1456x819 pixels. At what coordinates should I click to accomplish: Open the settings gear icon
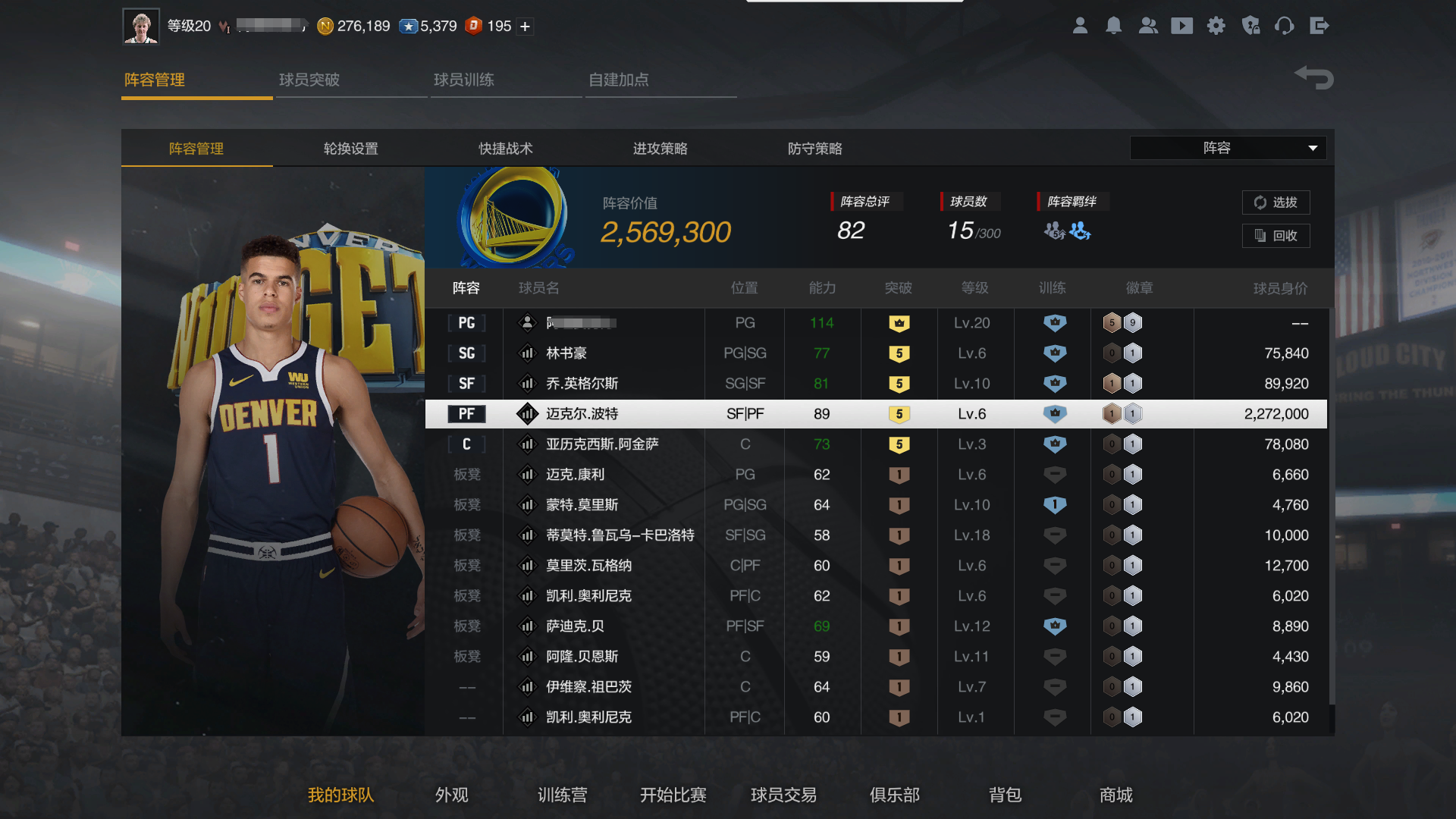(1216, 25)
